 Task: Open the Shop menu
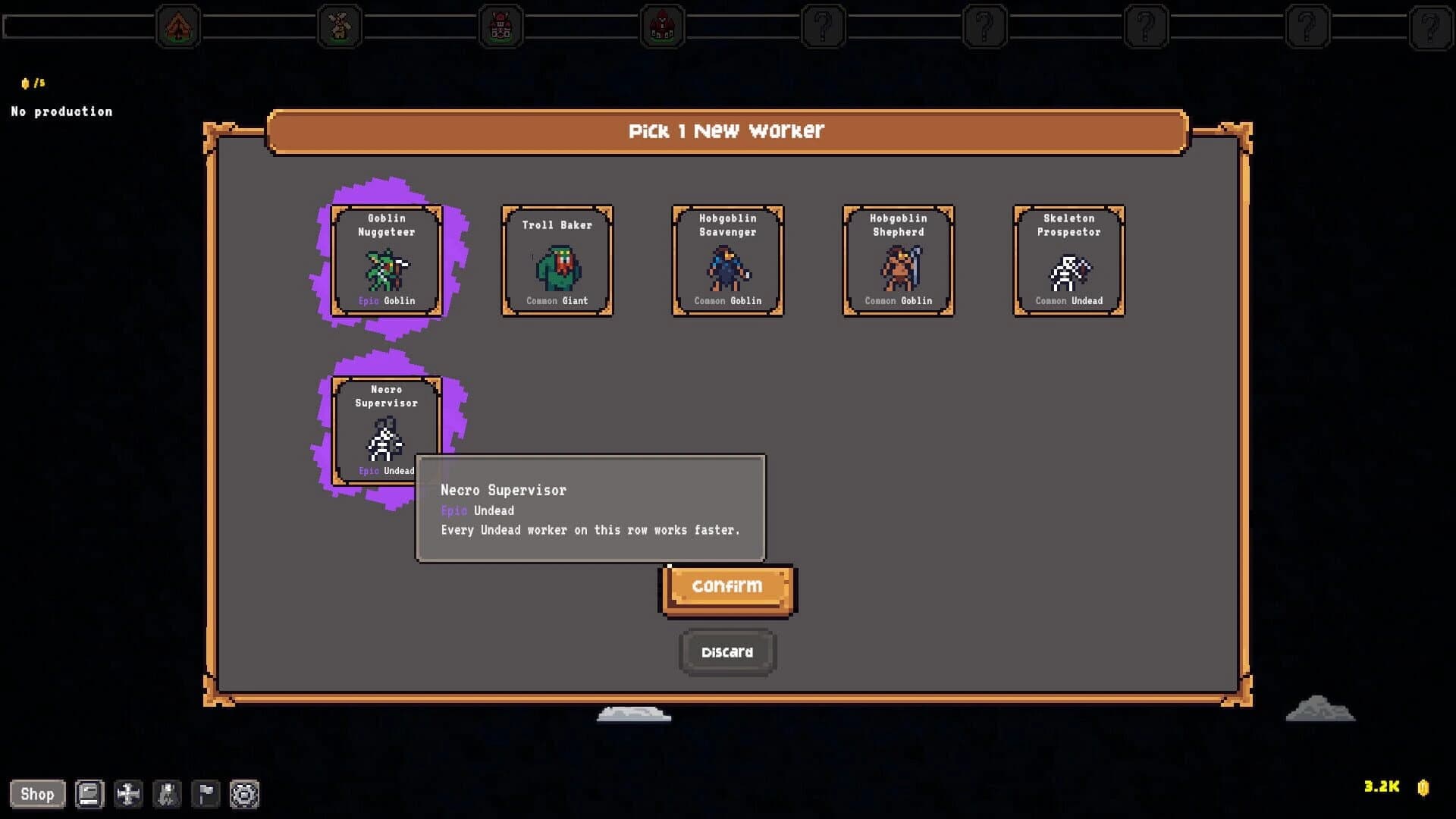pyautogui.click(x=38, y=794)
